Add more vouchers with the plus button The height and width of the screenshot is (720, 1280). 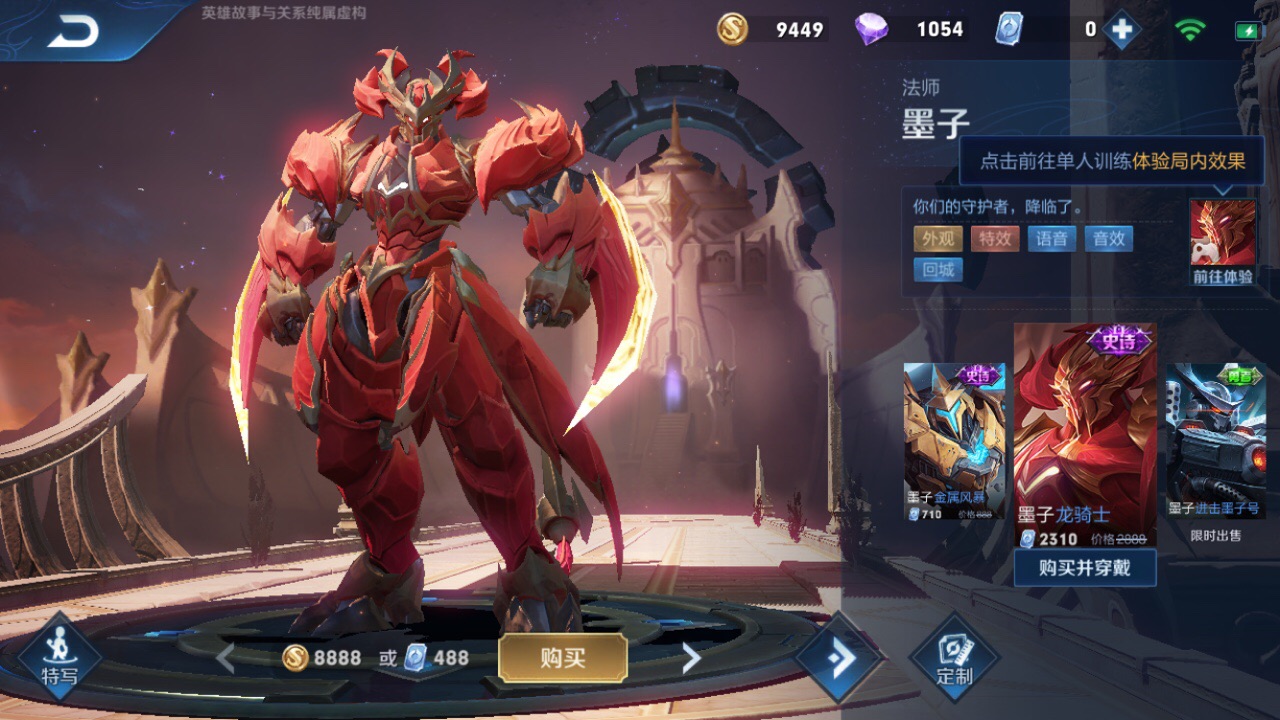tap(1122, 30)
